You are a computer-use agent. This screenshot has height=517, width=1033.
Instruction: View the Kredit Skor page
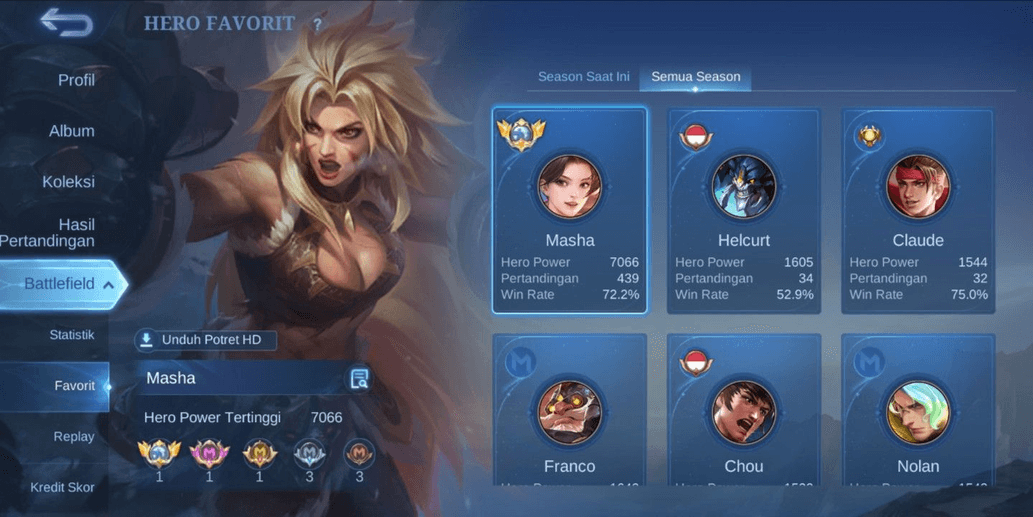[x=62, y=488]
